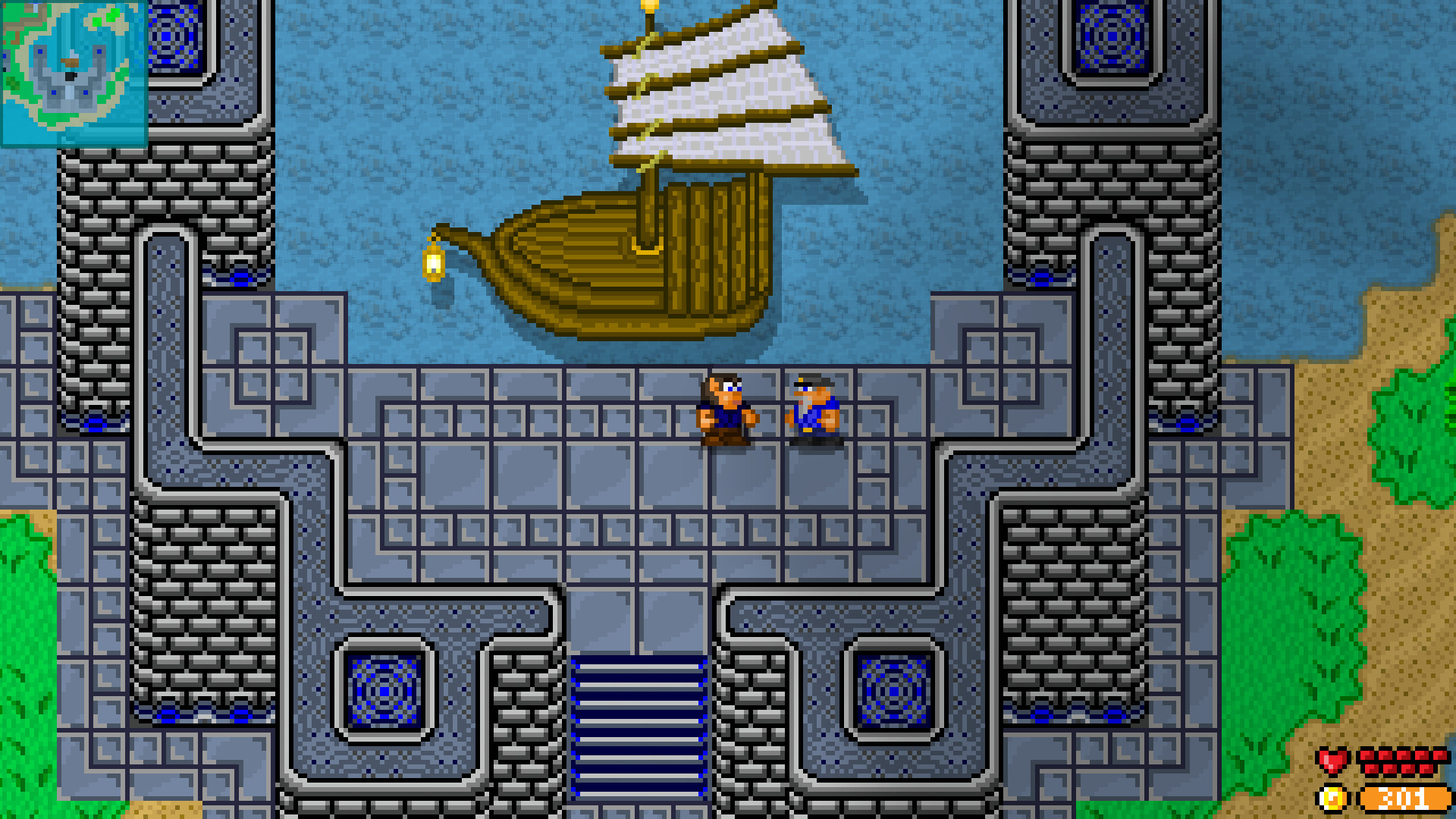Click the first red heart in the health row

(1368, 757)
